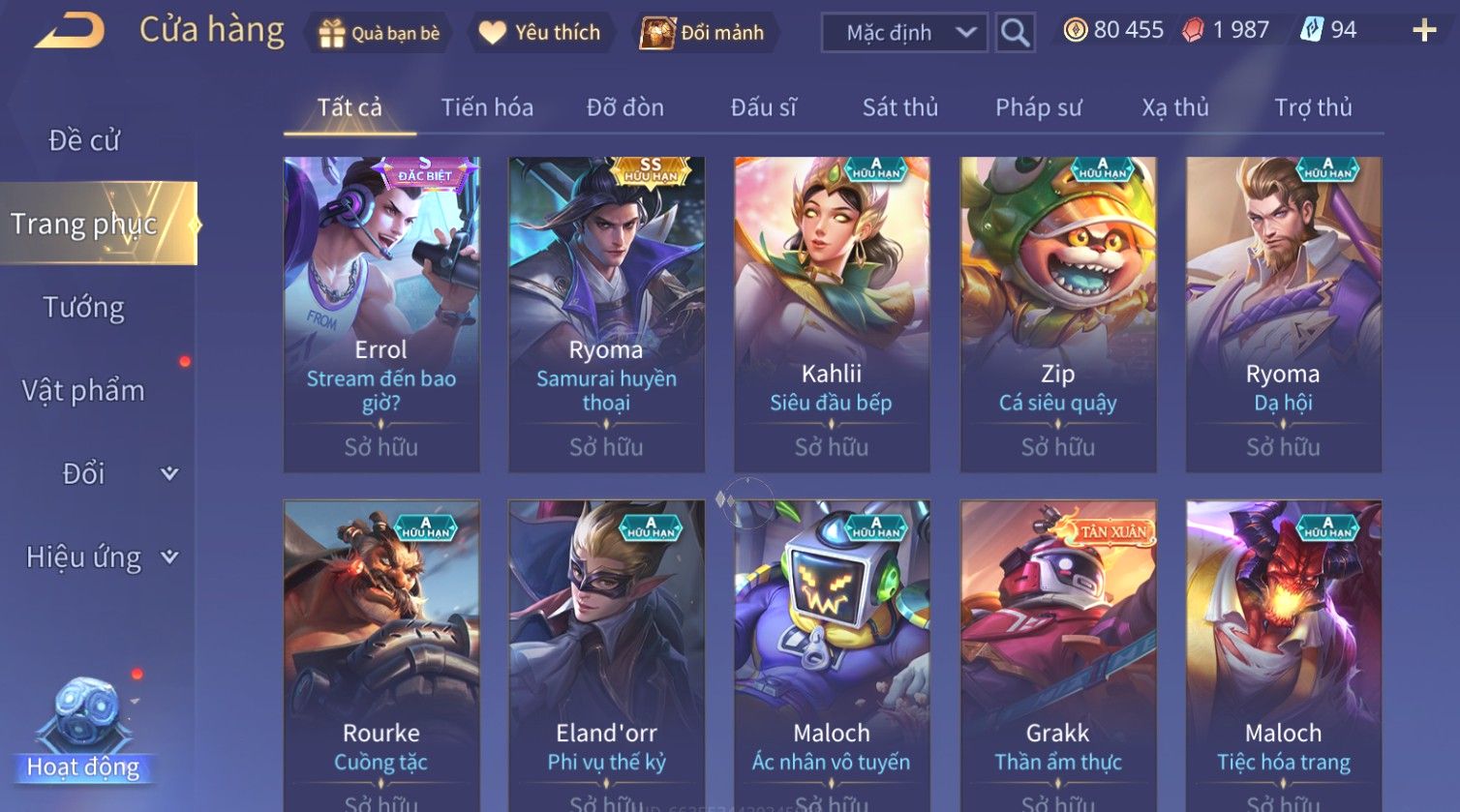Go to the Tướng heroes section
1460x812 pixels.
(84, 308)
